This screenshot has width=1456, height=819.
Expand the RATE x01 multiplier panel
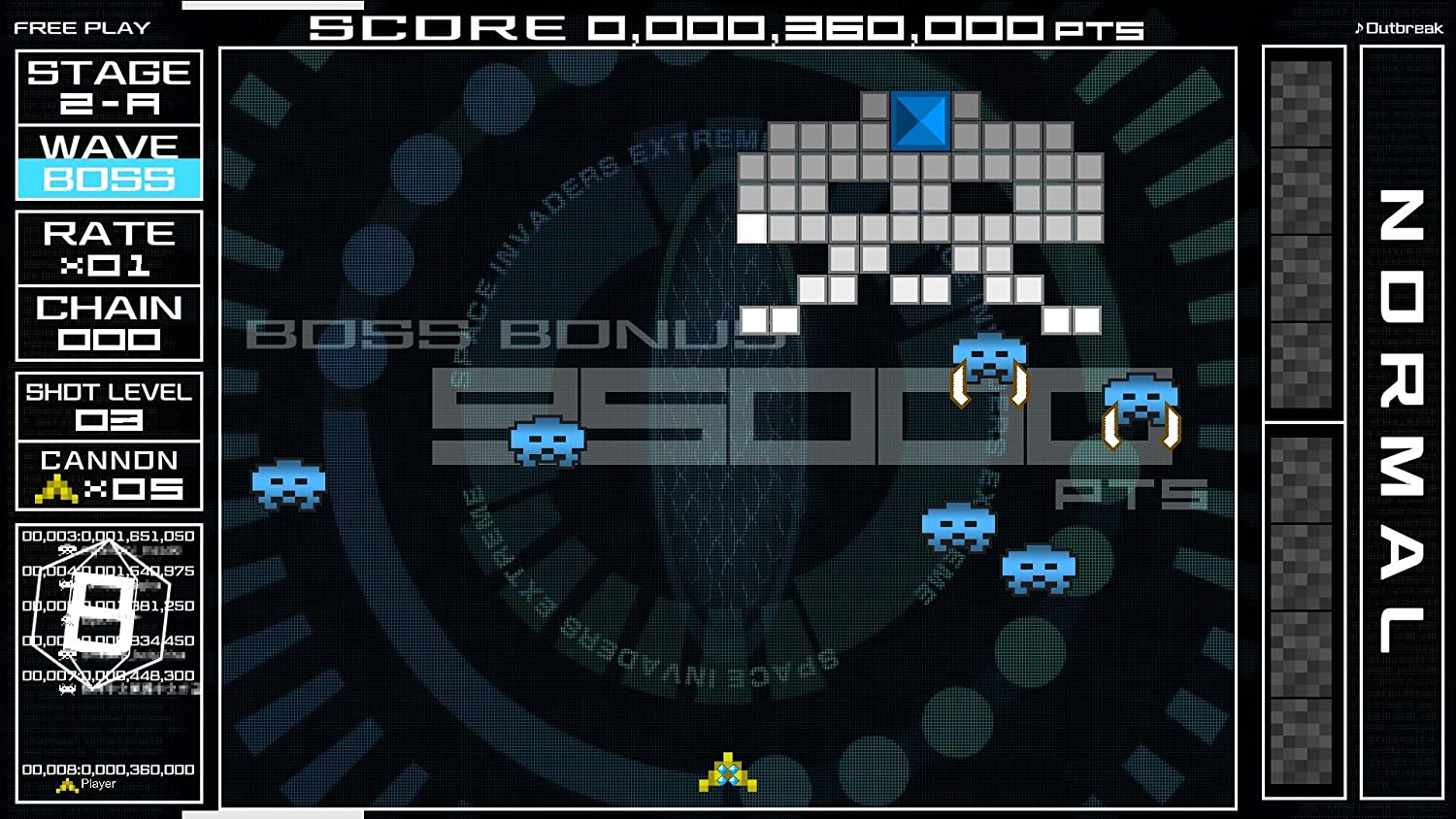109,247
